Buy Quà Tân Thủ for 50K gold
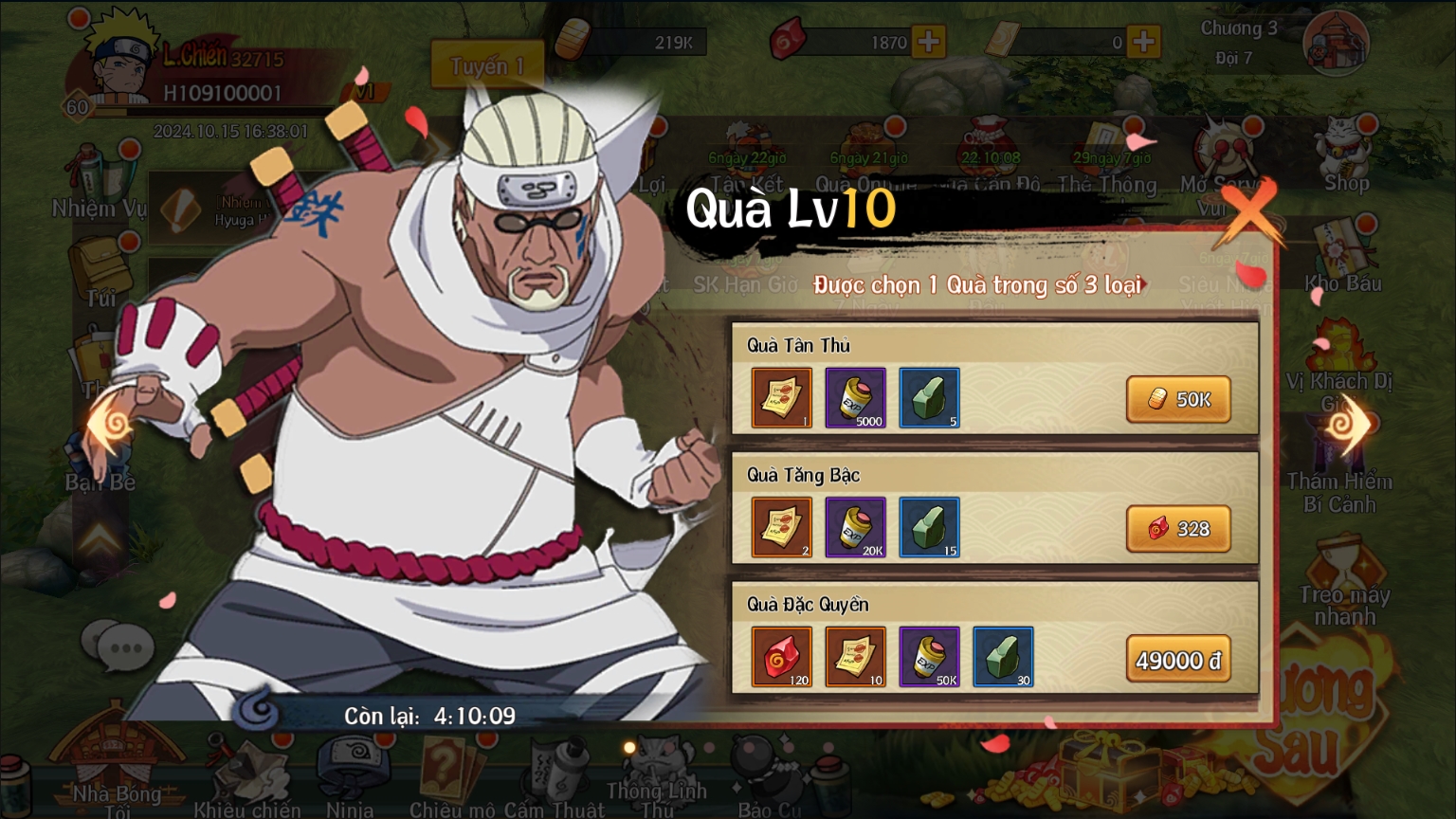The height and width of the screenshot is (819, 1456). pos(1178,399)
